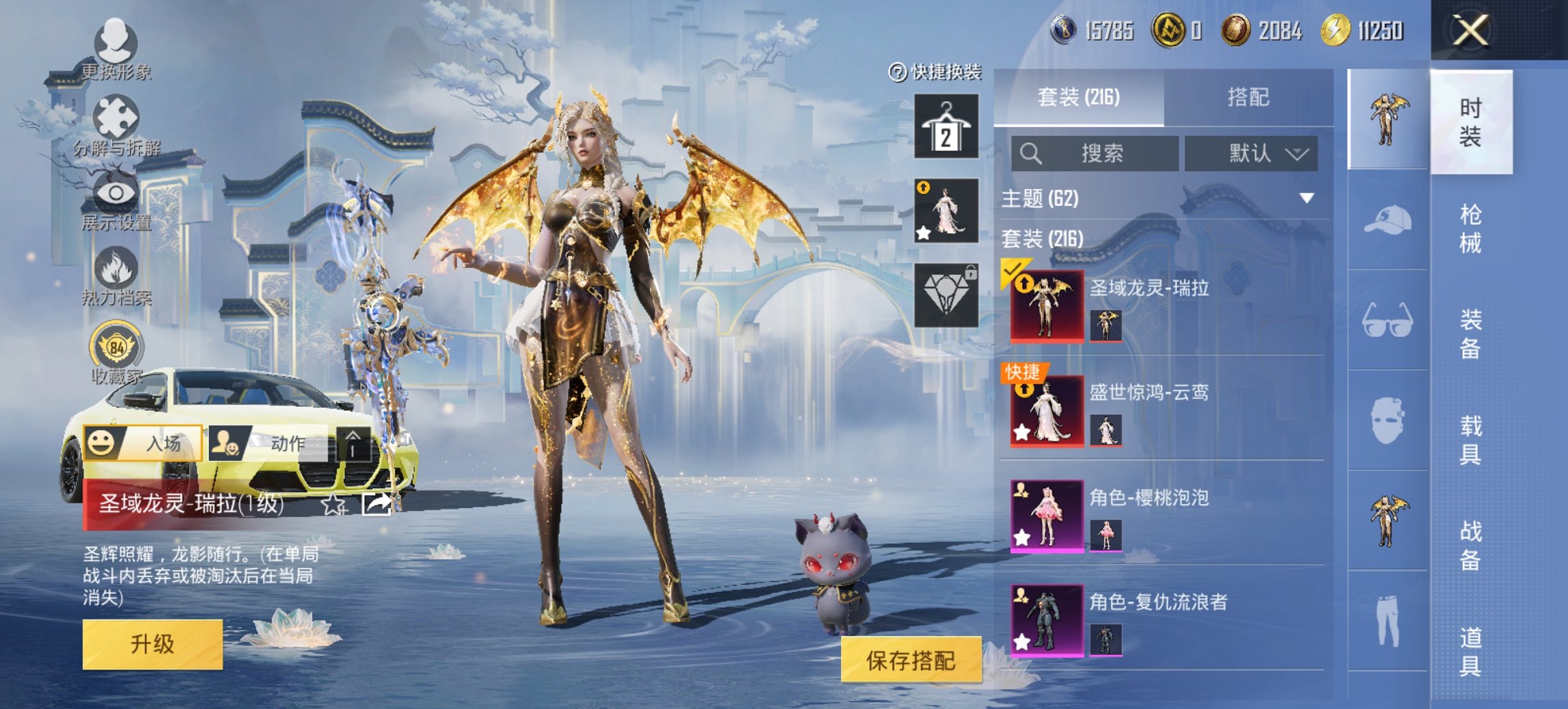Close the wardrobe screen with X
The image size is (1568, 709).
1470,31
